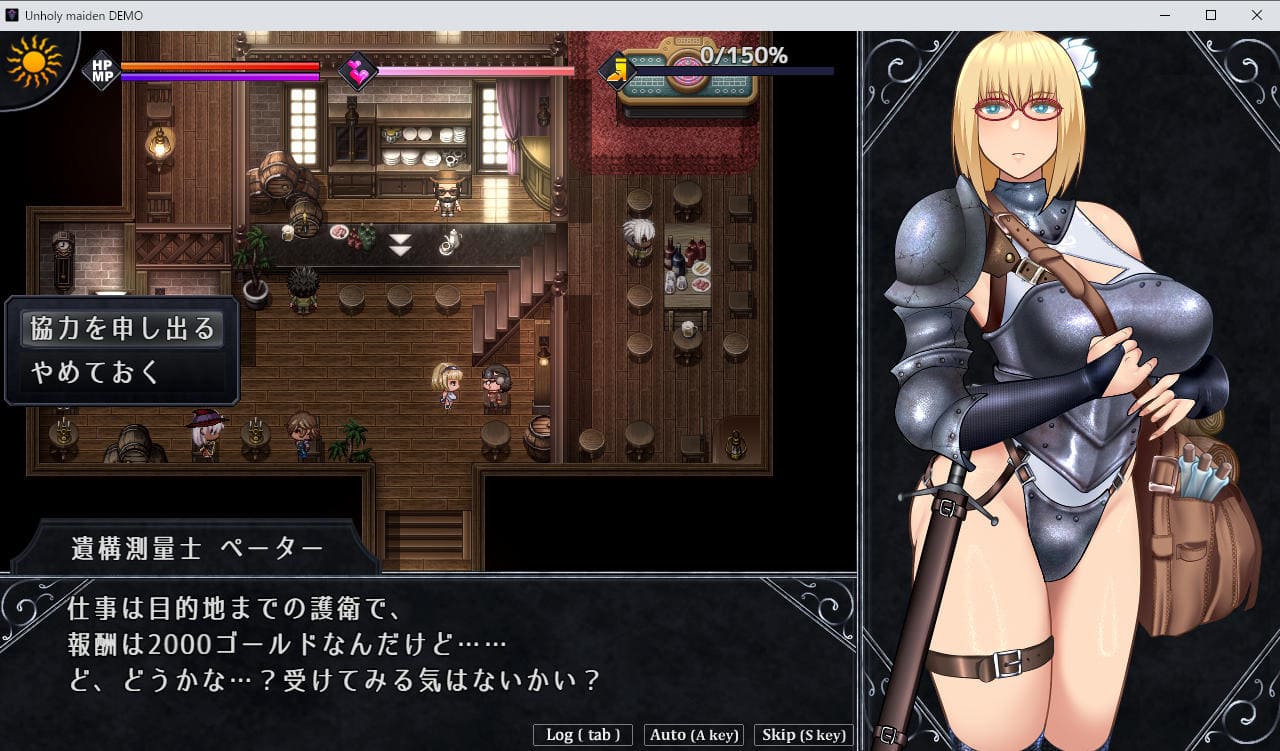Activate the Skip button
The height and width of the screenshot is (751, 1280).
click(x=803, y=735)
